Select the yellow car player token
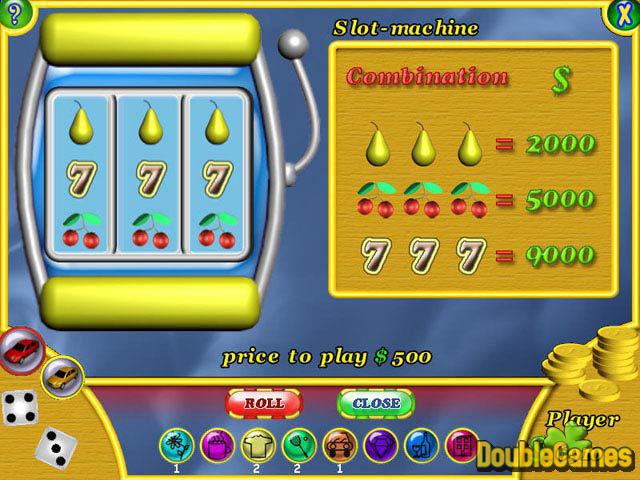This screenshot has height=480, width=640. pyautogui.click(x=60, y=376)
